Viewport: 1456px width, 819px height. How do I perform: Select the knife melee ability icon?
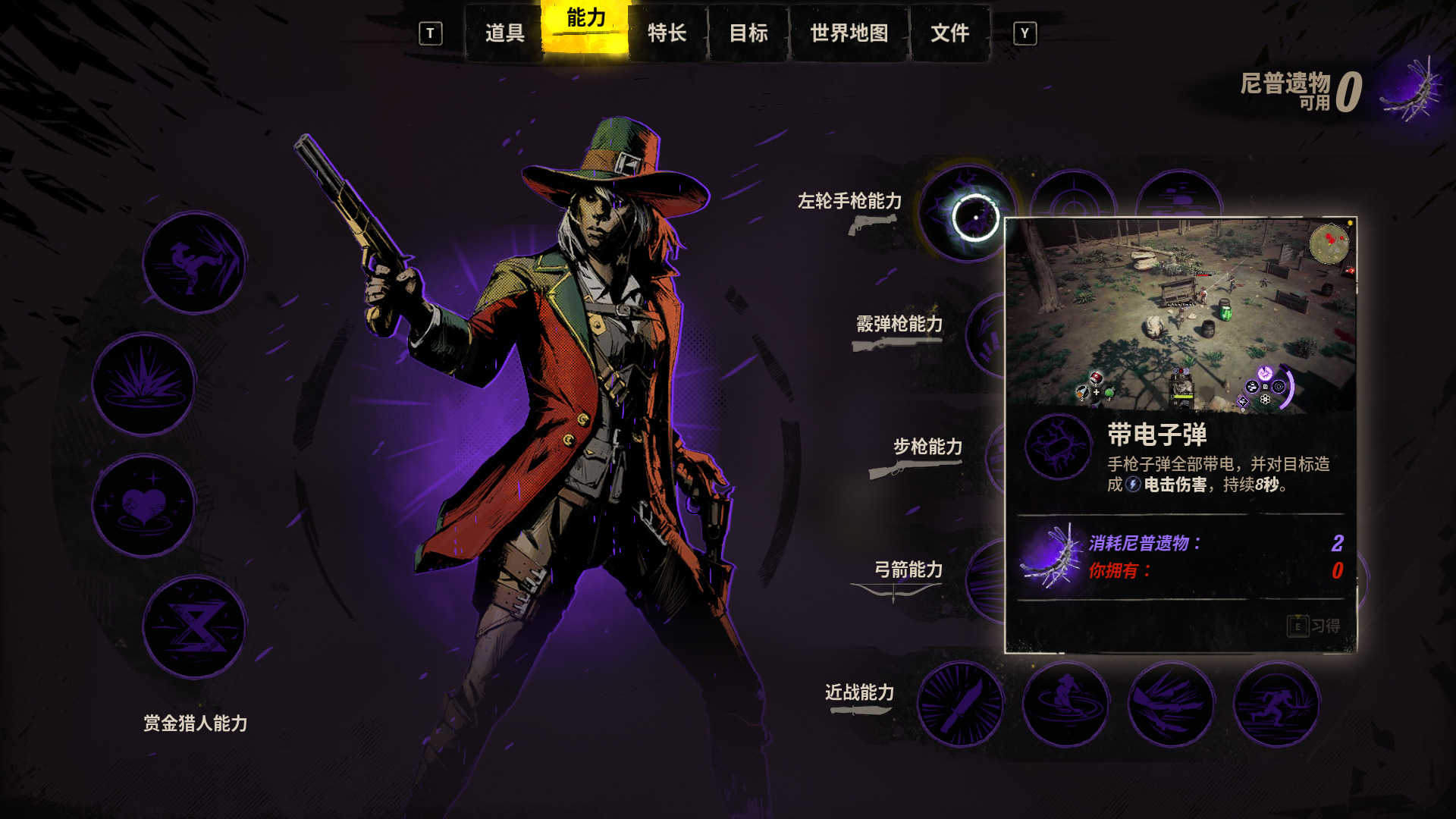point(961,704)
